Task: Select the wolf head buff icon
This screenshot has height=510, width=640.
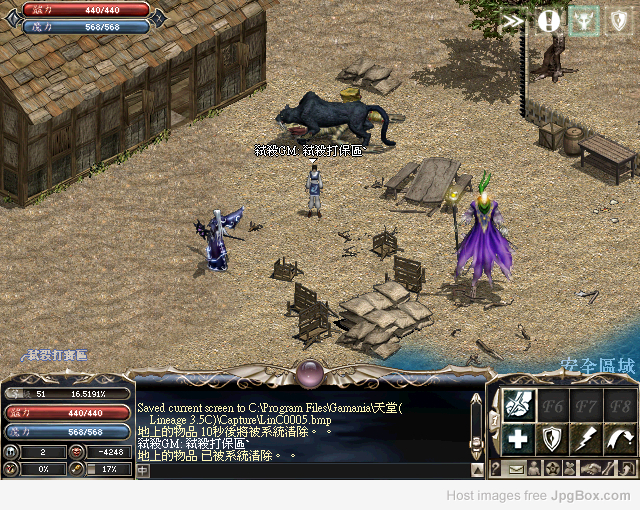Action: click(583, 20)
